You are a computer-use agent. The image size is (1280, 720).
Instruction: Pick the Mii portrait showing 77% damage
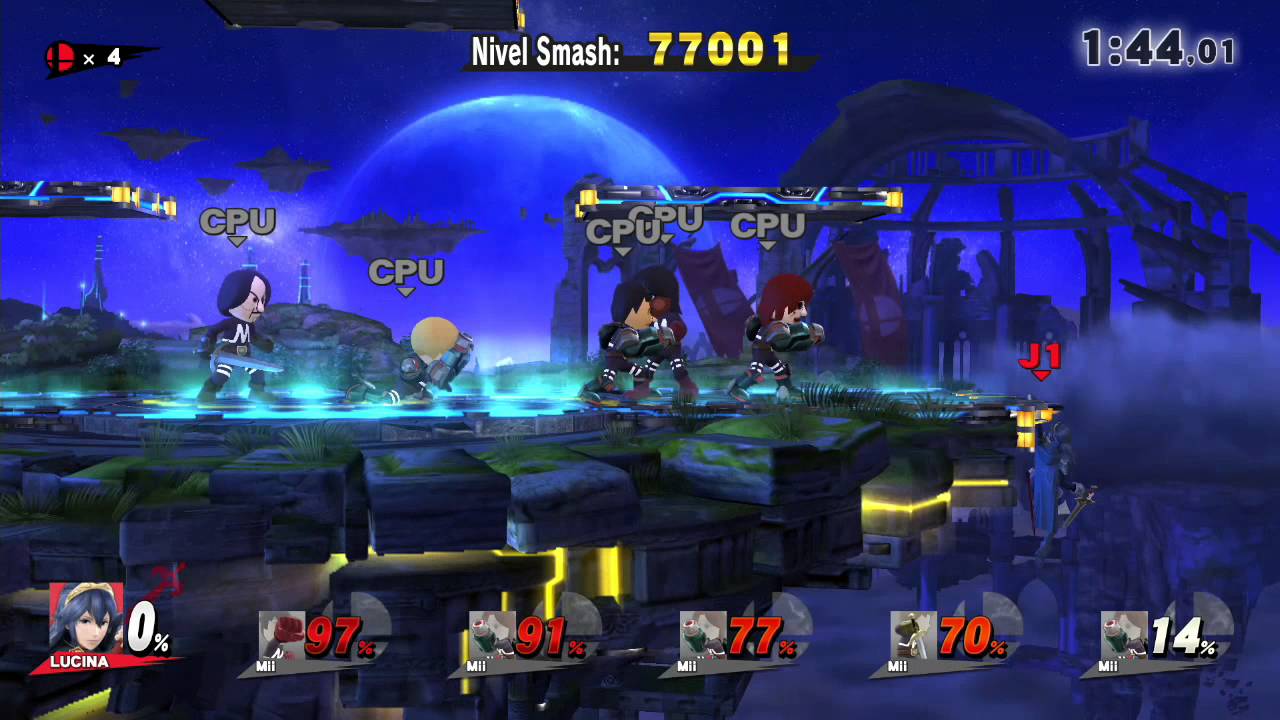[x=703, y=635]
